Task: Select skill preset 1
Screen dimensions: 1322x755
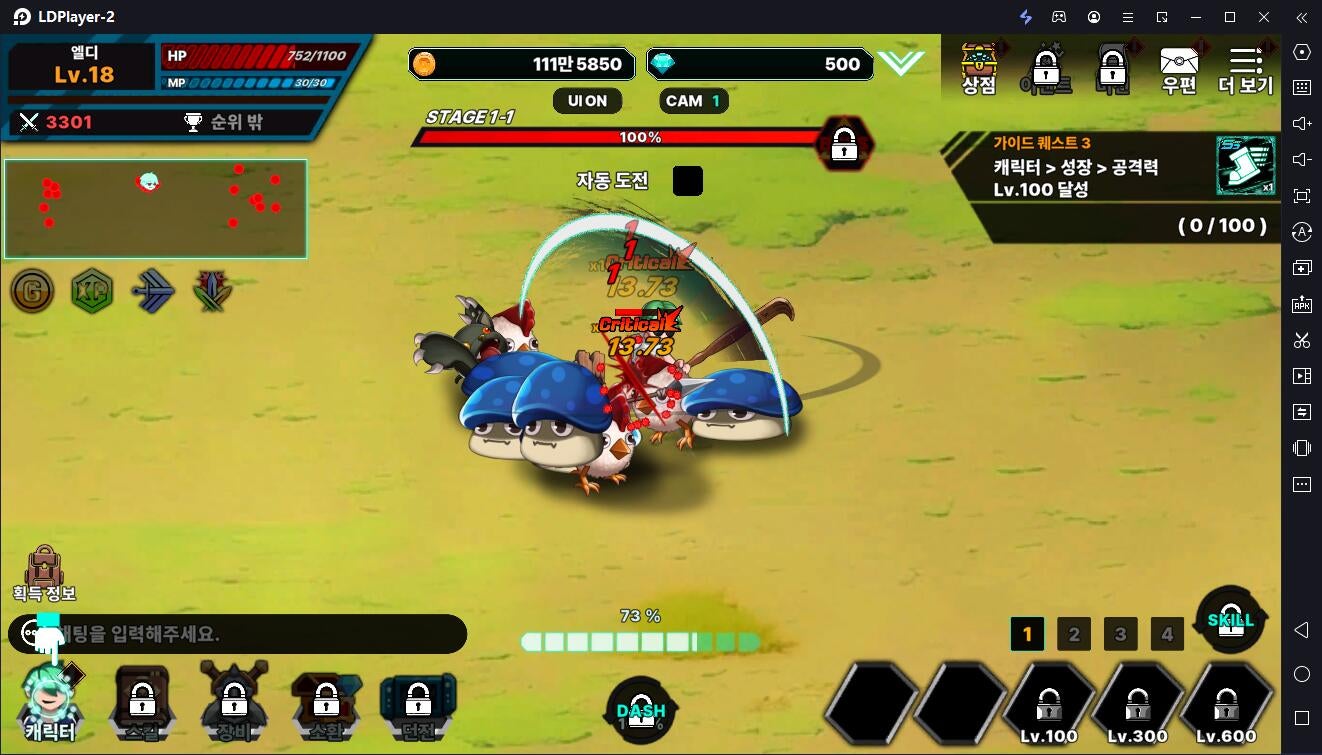Action: click(1027, 634)
